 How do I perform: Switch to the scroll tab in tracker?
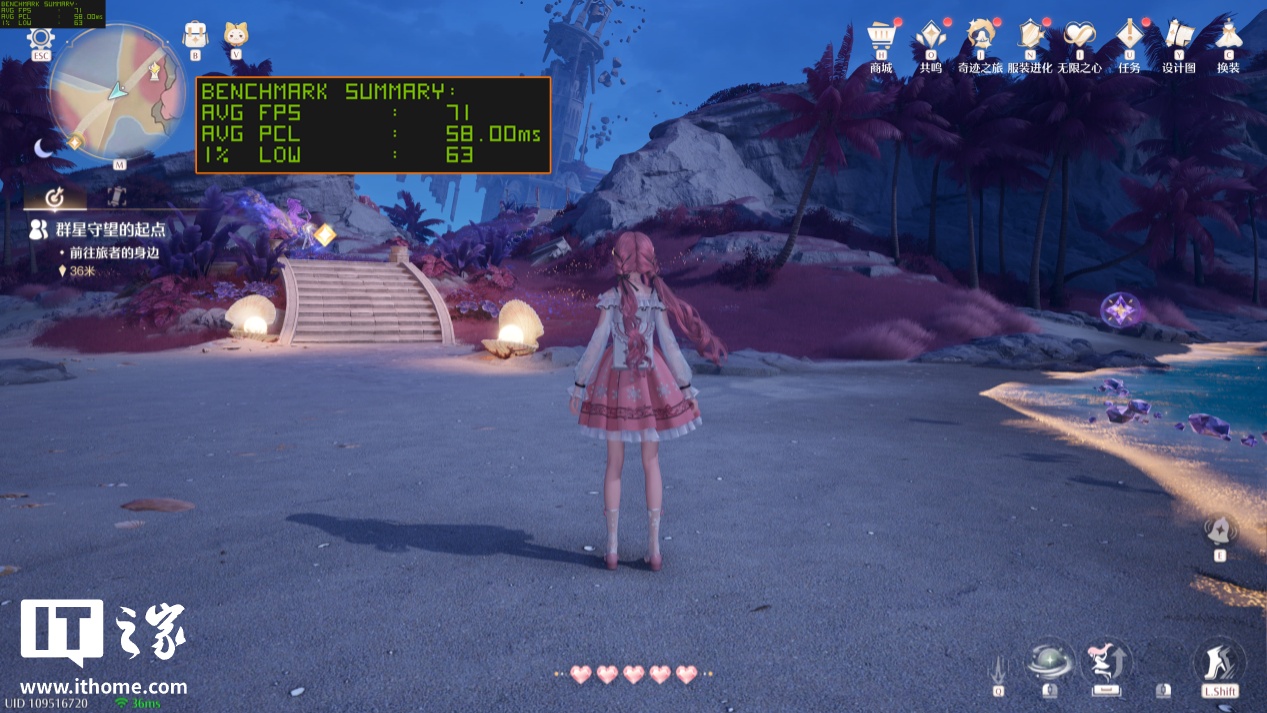point(117,196)
